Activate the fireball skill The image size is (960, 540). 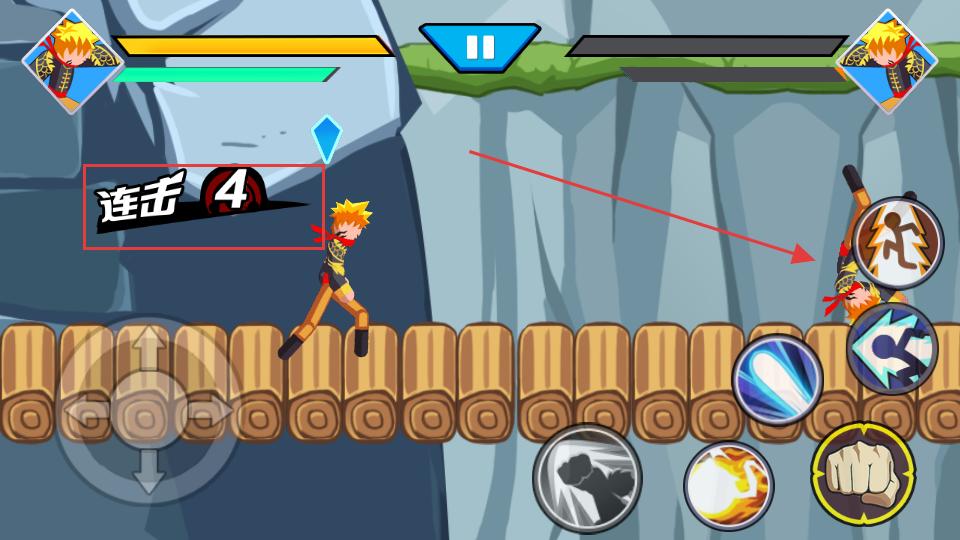tap(728, 485)
